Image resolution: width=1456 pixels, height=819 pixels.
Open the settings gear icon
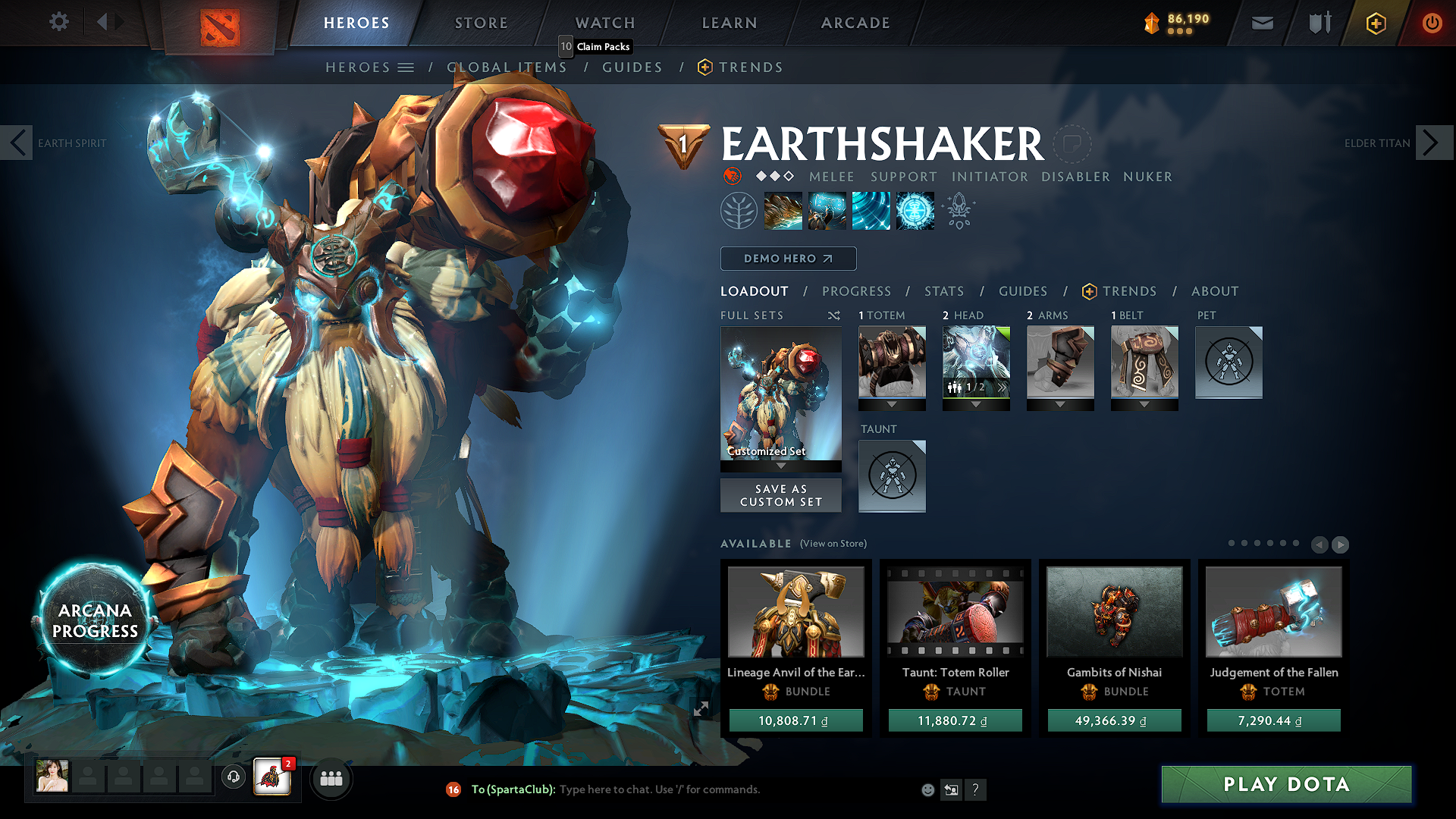point(58,22)
